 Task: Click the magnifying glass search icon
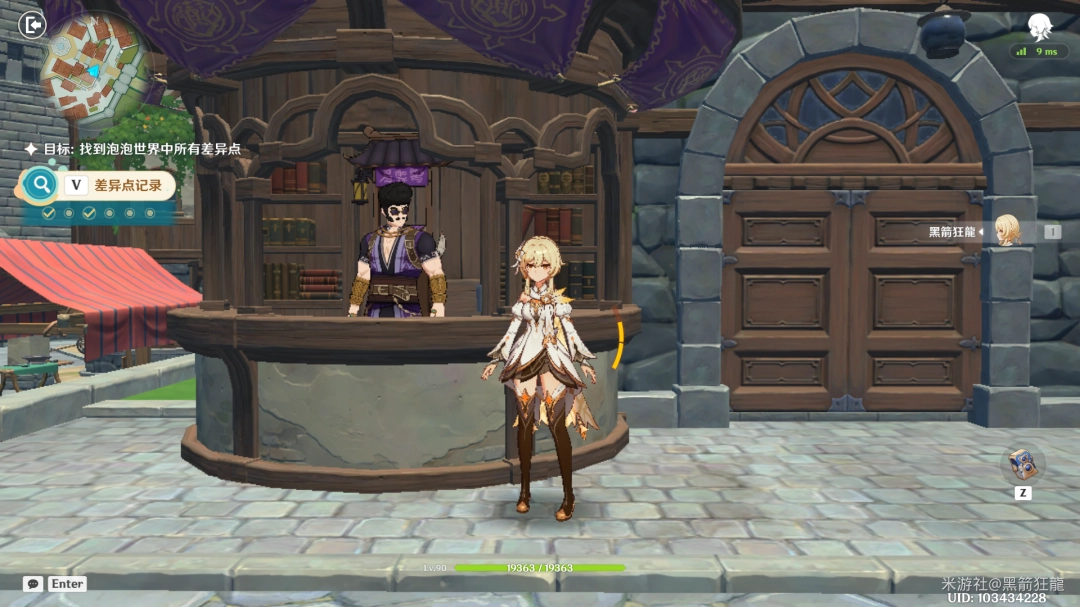coord(41,185)
